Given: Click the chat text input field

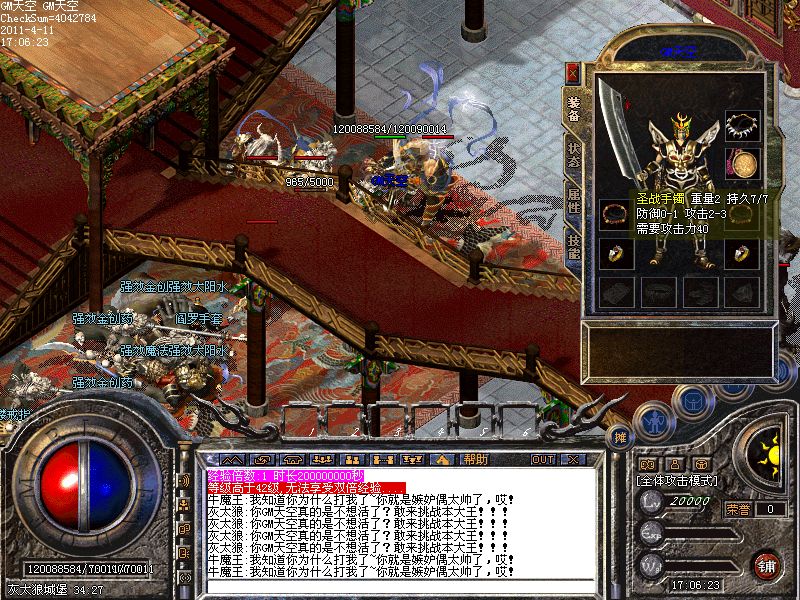Looking at the screenshot, I should pos(400,588).
